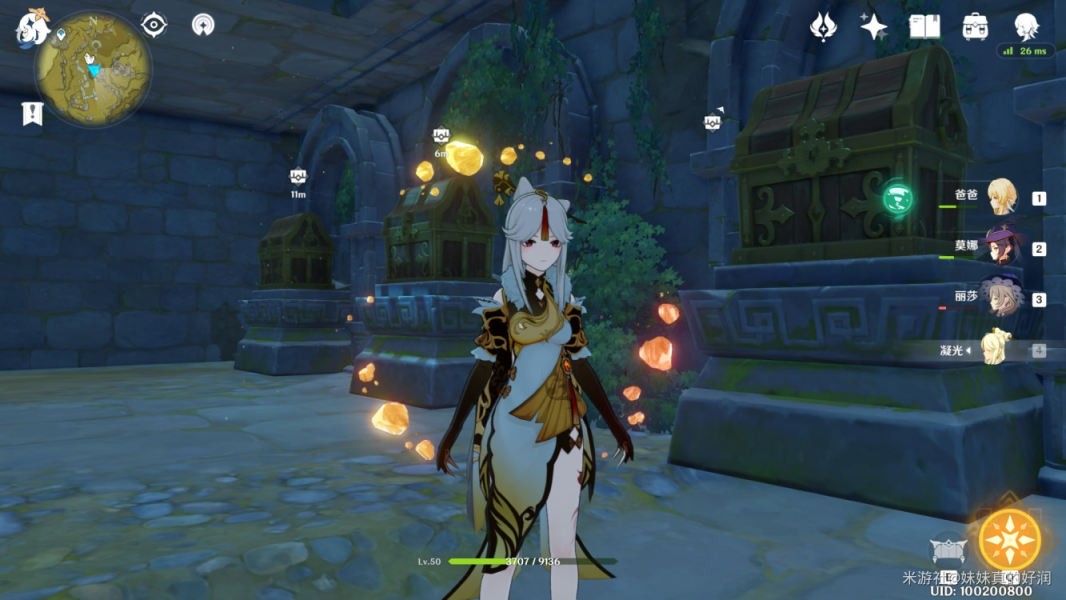Screen dimensions: 1066x600
Task: Open the adventurer handbook book icon
Action: tap(925, 27)
